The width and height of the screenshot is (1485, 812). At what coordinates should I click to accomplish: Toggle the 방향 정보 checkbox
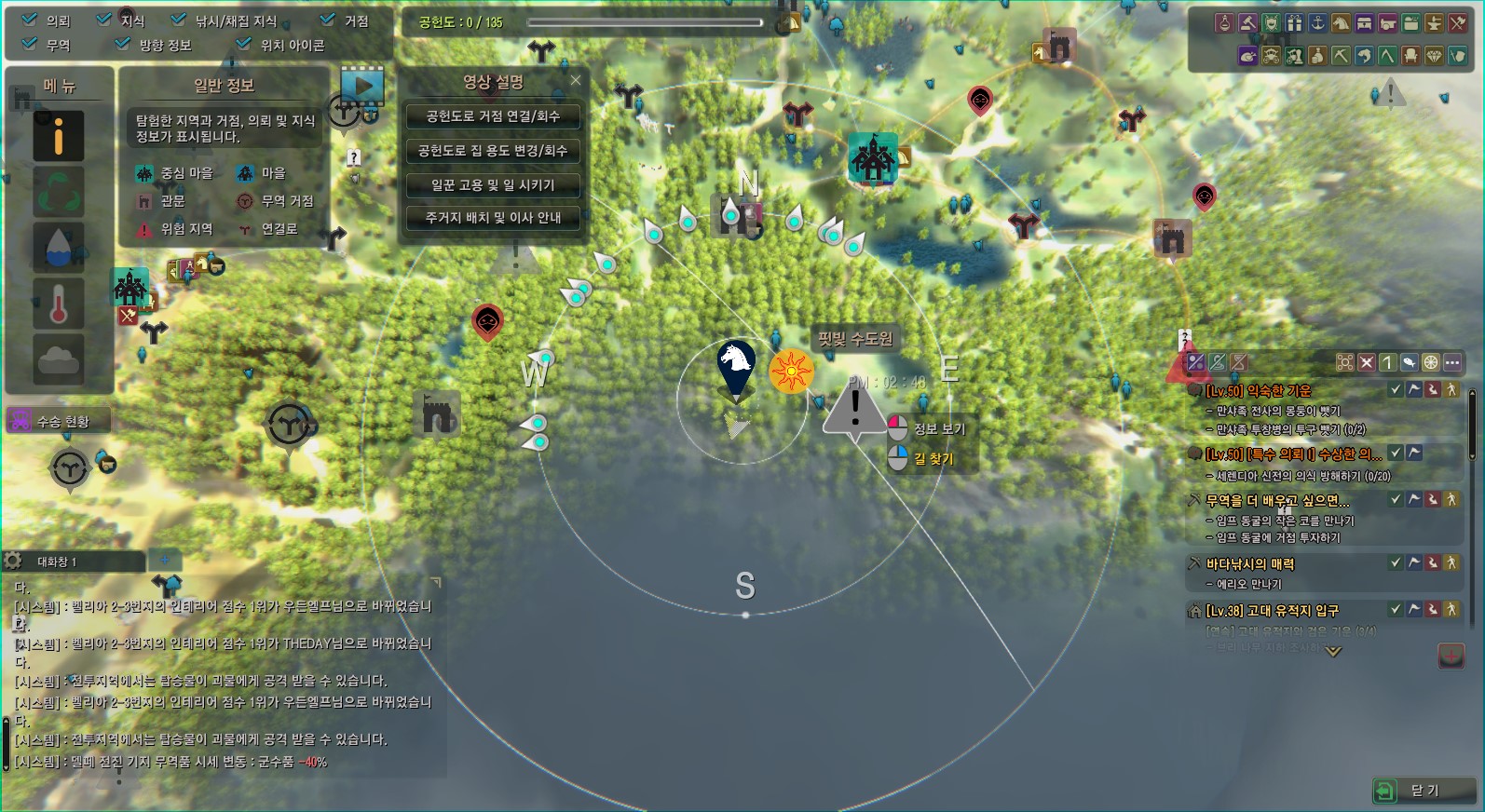coord(123,44)
